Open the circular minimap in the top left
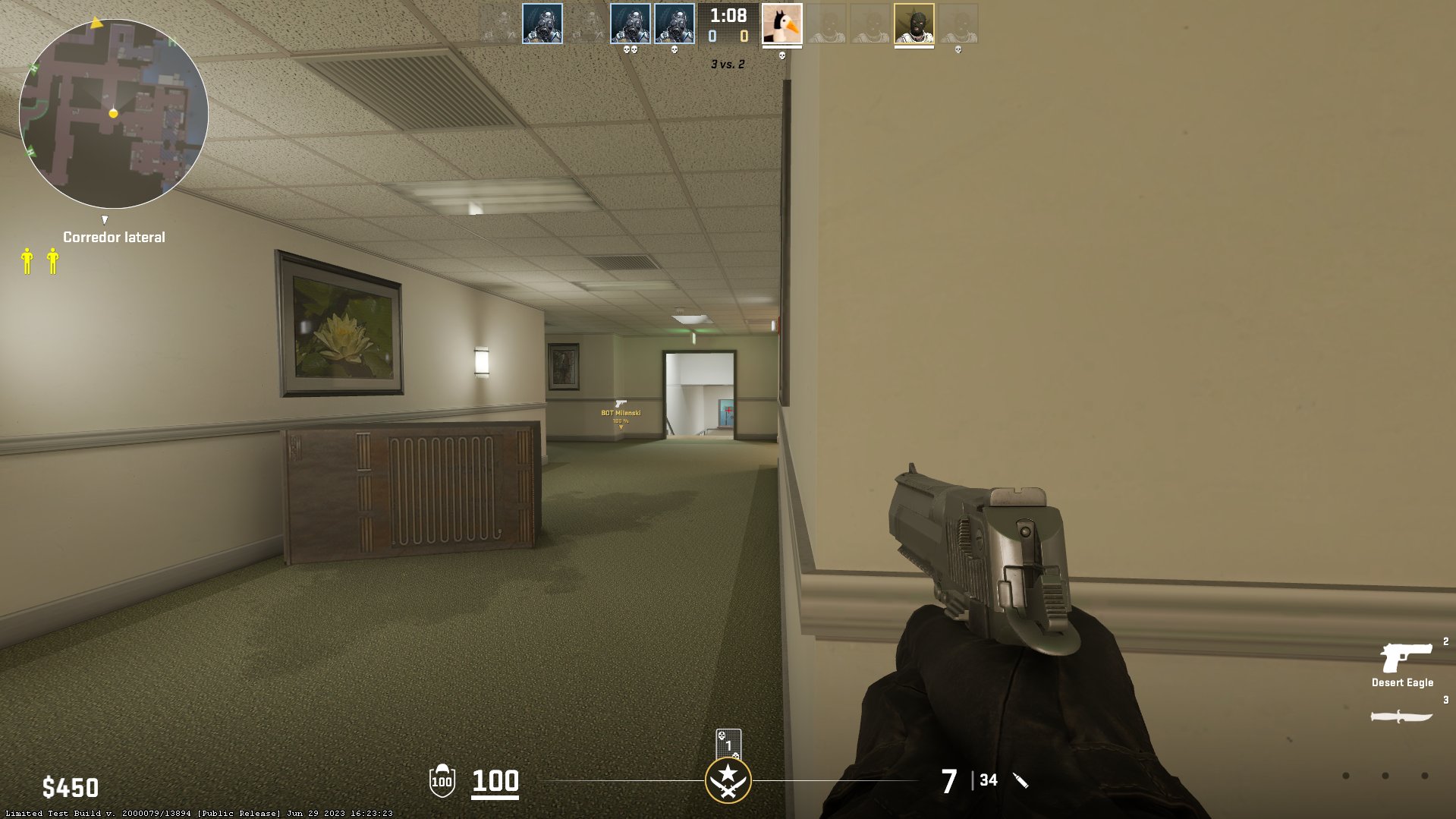This screenshot has width=1456, height=819. 114,114
